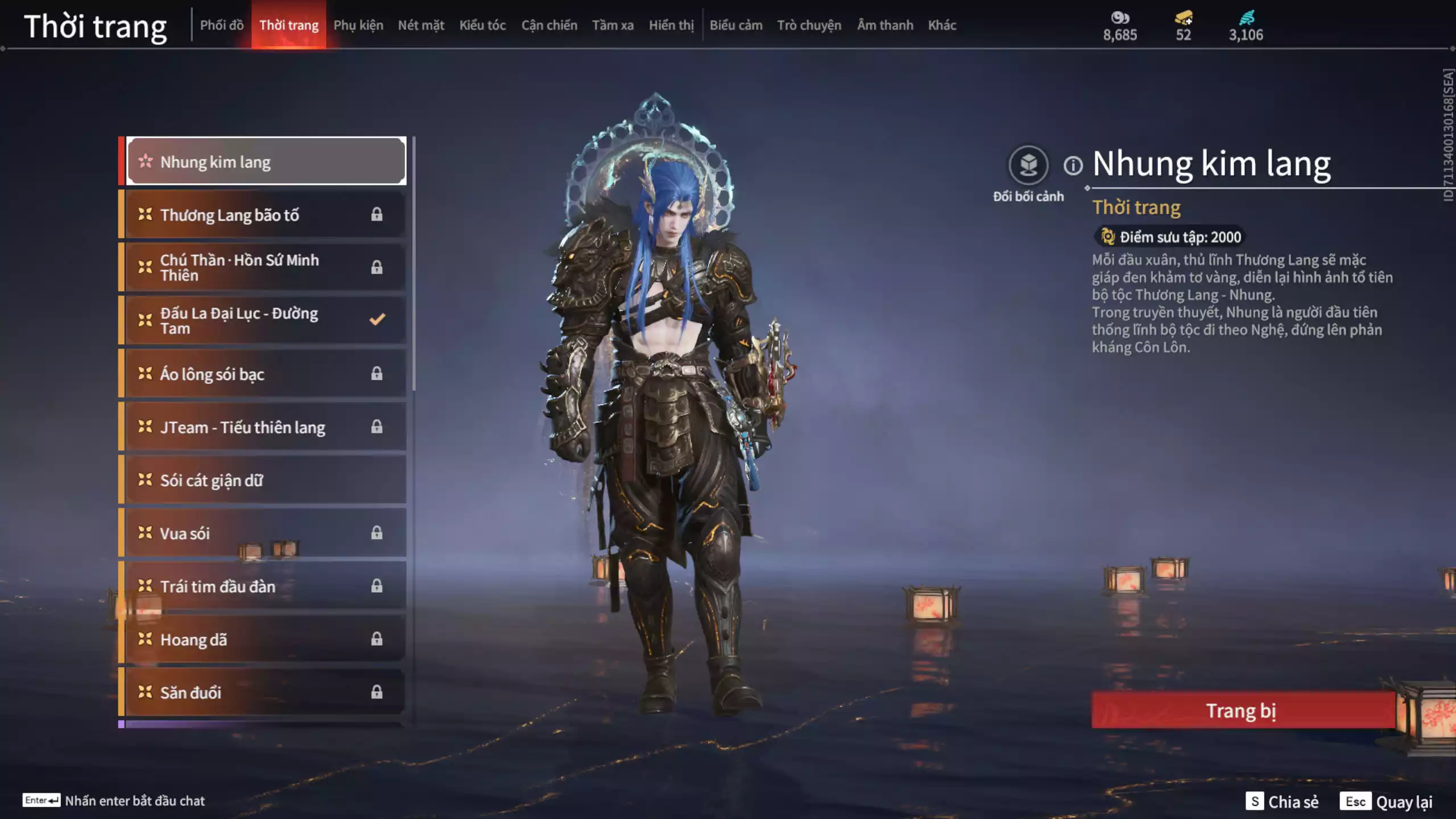
Task: Open the Biểu cảm tab
Action: click(x=735, y=25)
